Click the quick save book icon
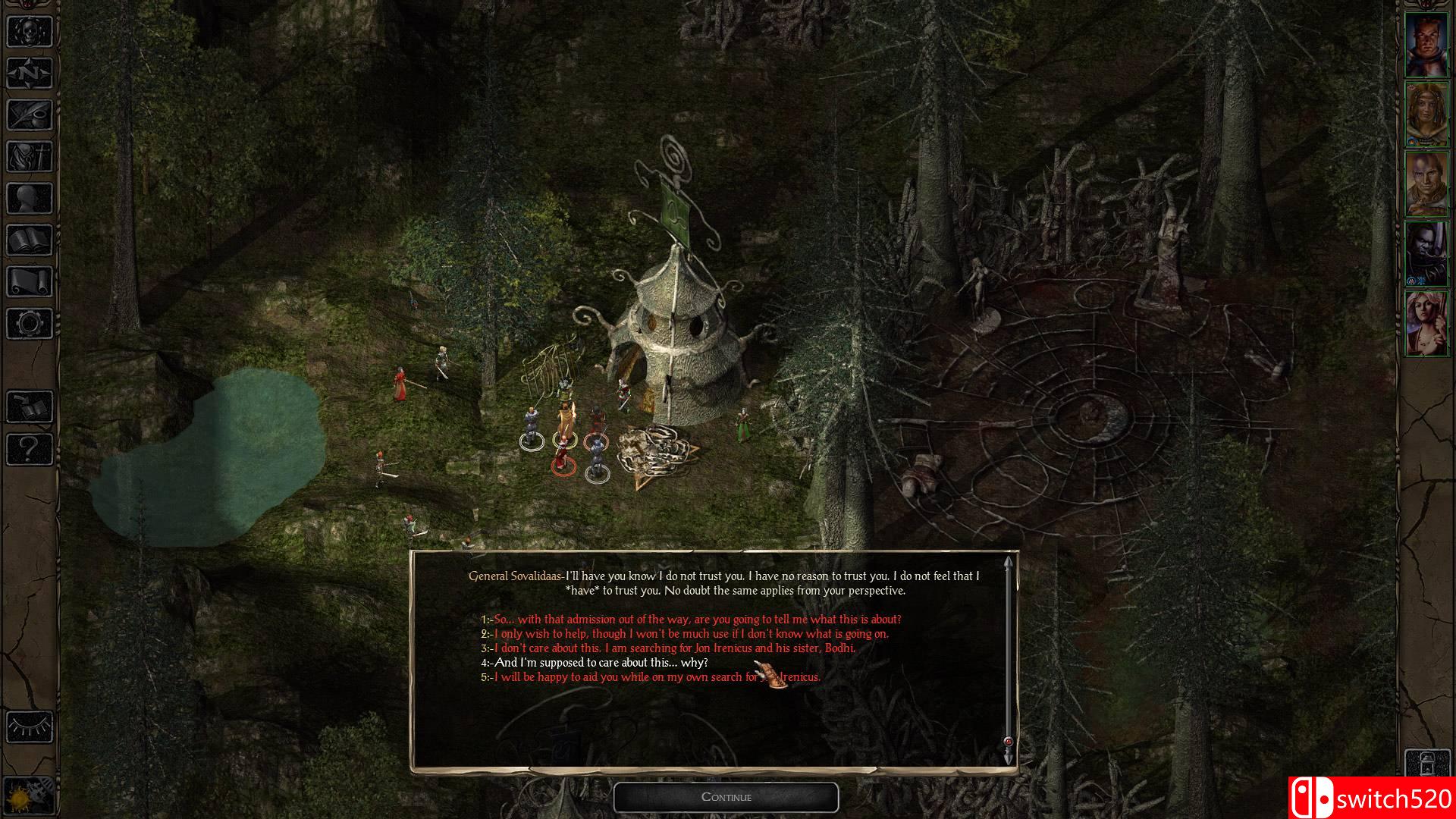 [30, 407]
